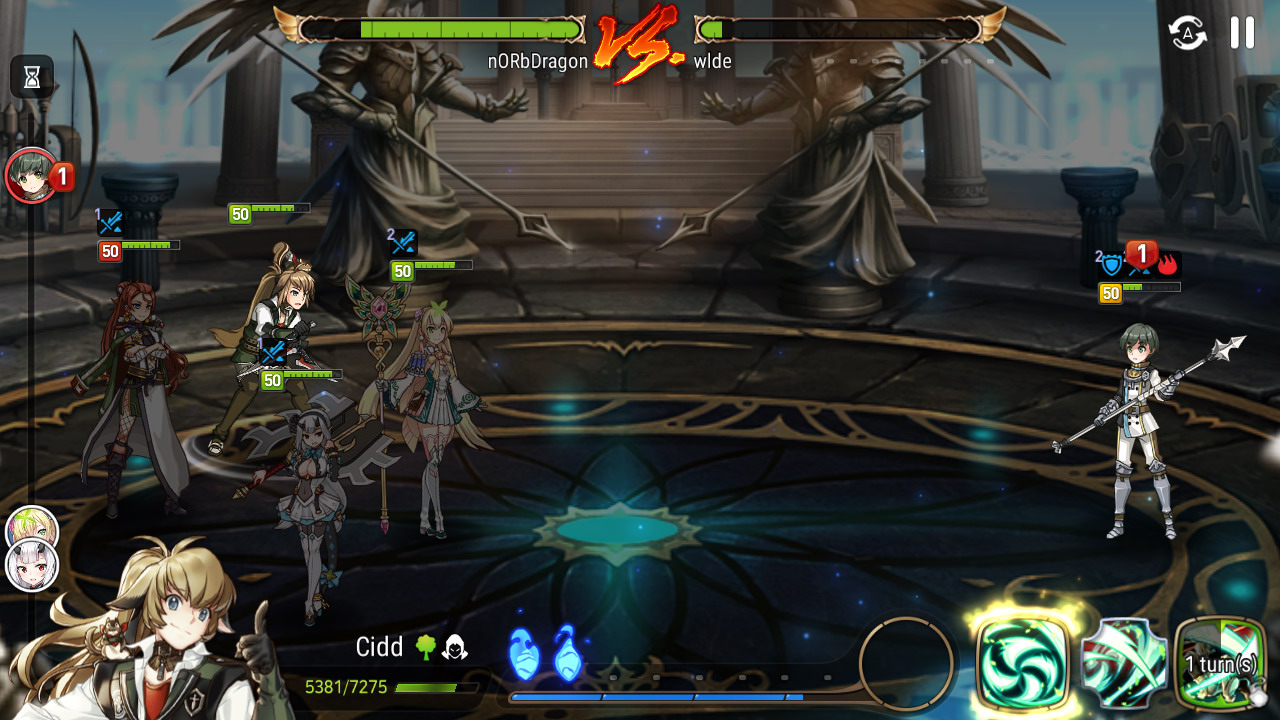Inspect Cidd's hooded class icon
The height and width of the screenshot is (720, 1280).
455,648
